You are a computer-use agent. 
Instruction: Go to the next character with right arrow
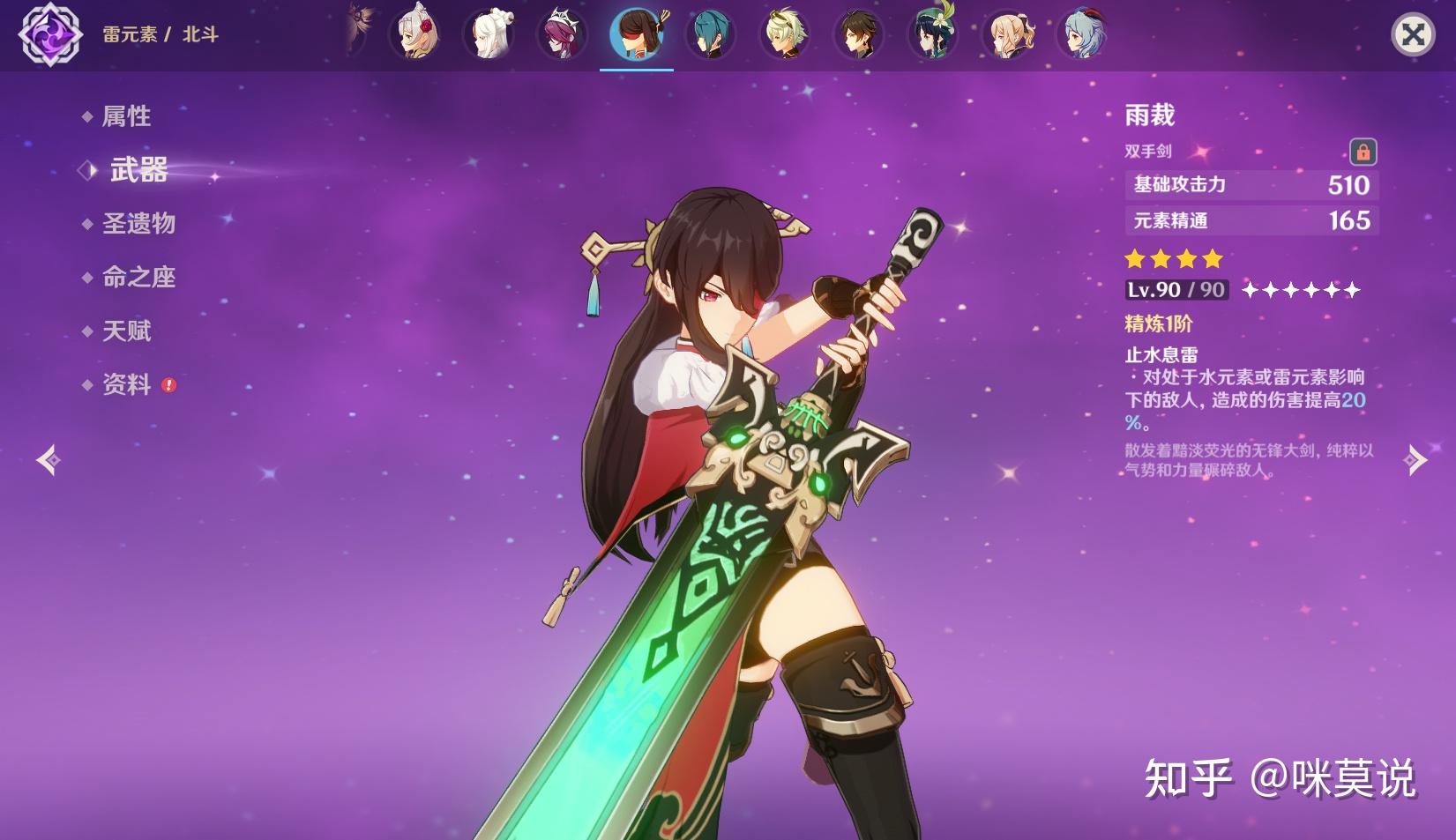tap(1415, 459)
